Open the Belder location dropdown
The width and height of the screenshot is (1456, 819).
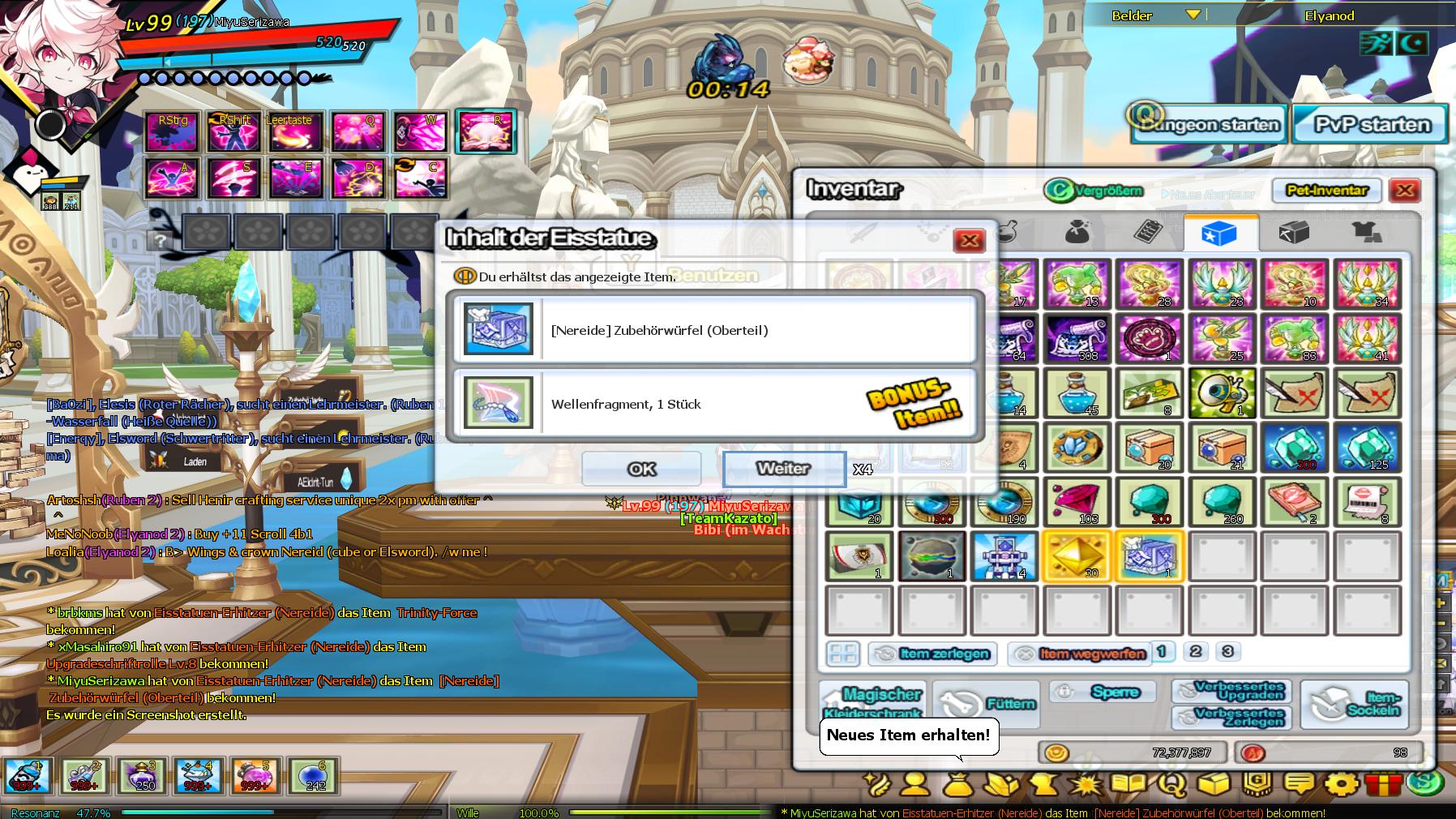pyautogui.click(x=1193, y=15)
